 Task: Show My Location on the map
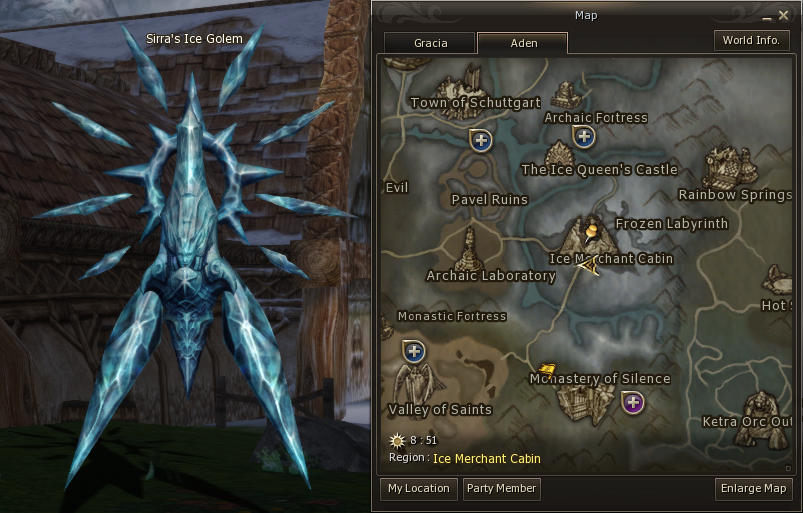[x=418, y=489]
